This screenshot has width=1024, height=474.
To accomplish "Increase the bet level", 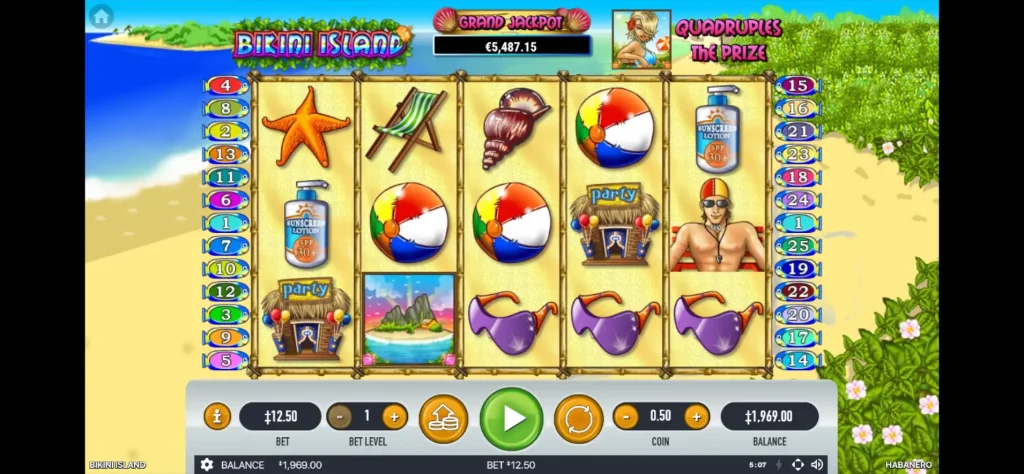I will pos(394,416).
